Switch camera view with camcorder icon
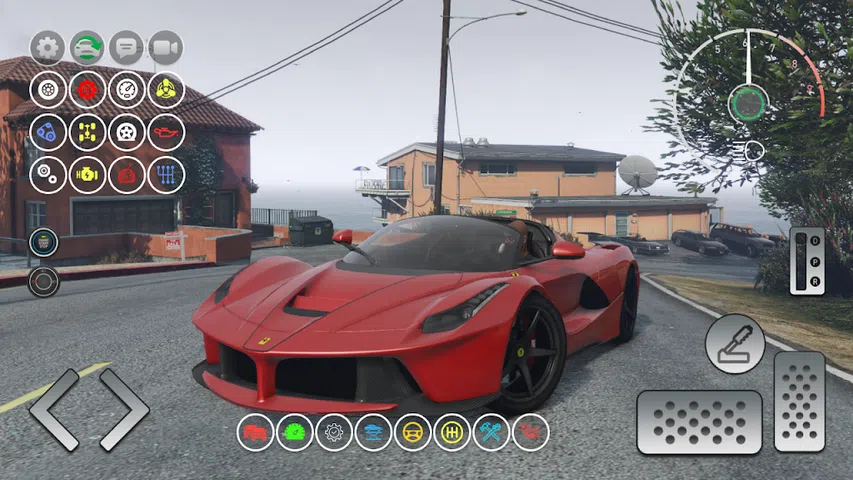 click(x=166, y=47)
